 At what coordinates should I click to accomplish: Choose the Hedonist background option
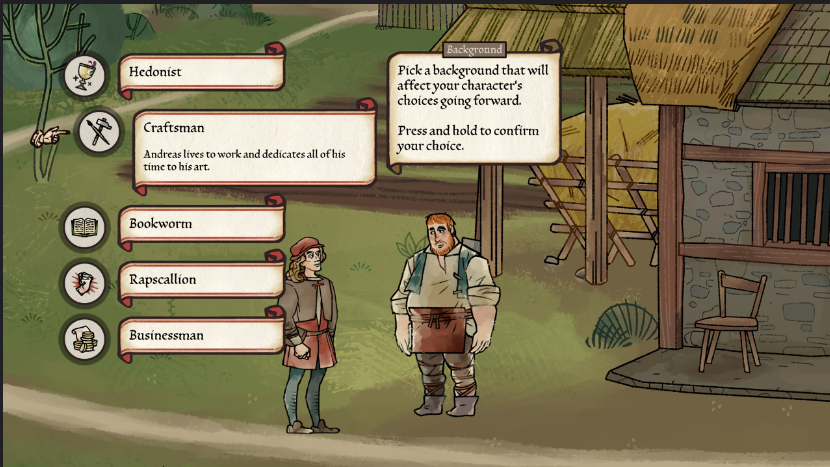coord(202,73)
